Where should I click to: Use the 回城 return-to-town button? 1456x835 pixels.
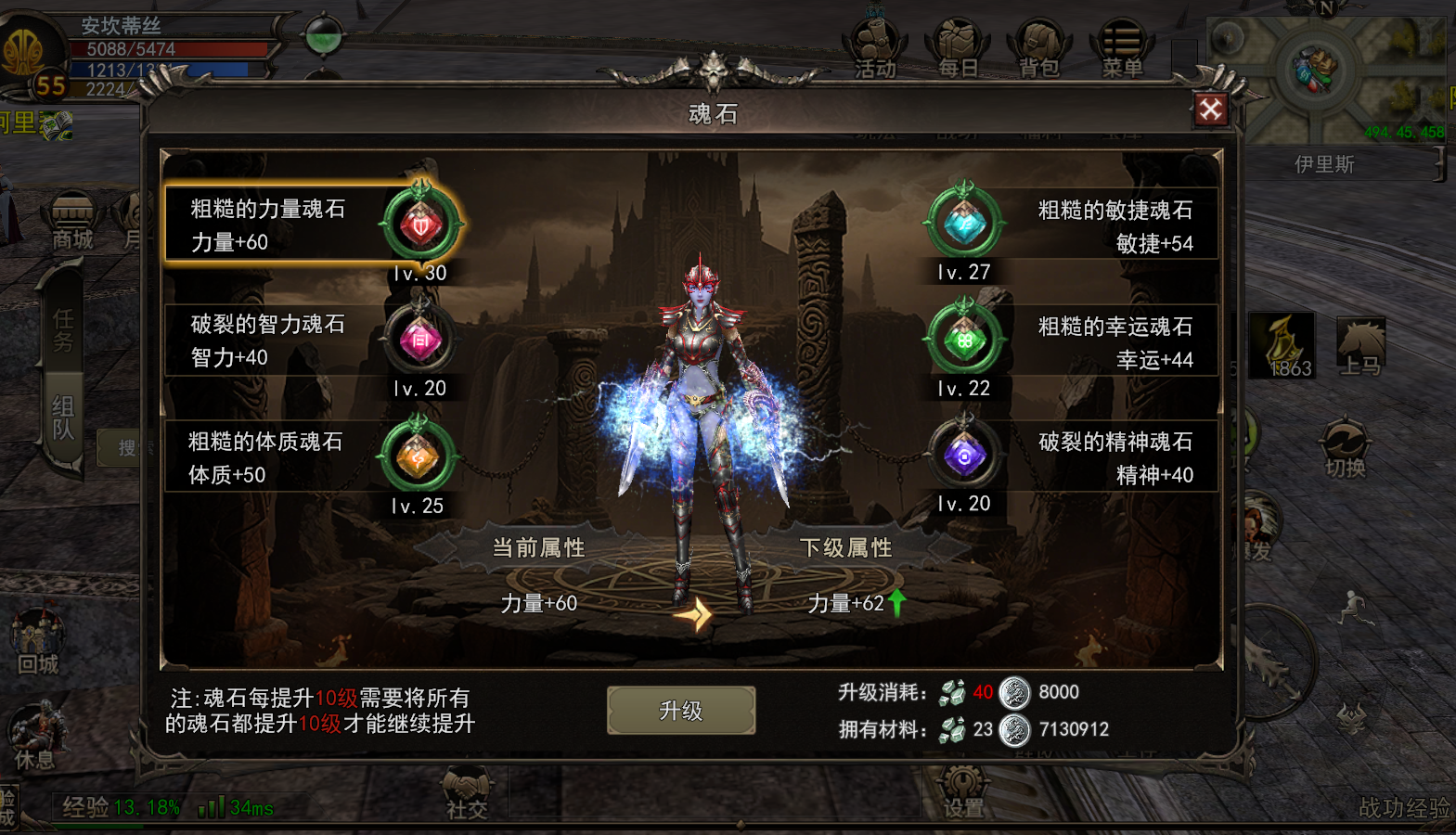37,642
